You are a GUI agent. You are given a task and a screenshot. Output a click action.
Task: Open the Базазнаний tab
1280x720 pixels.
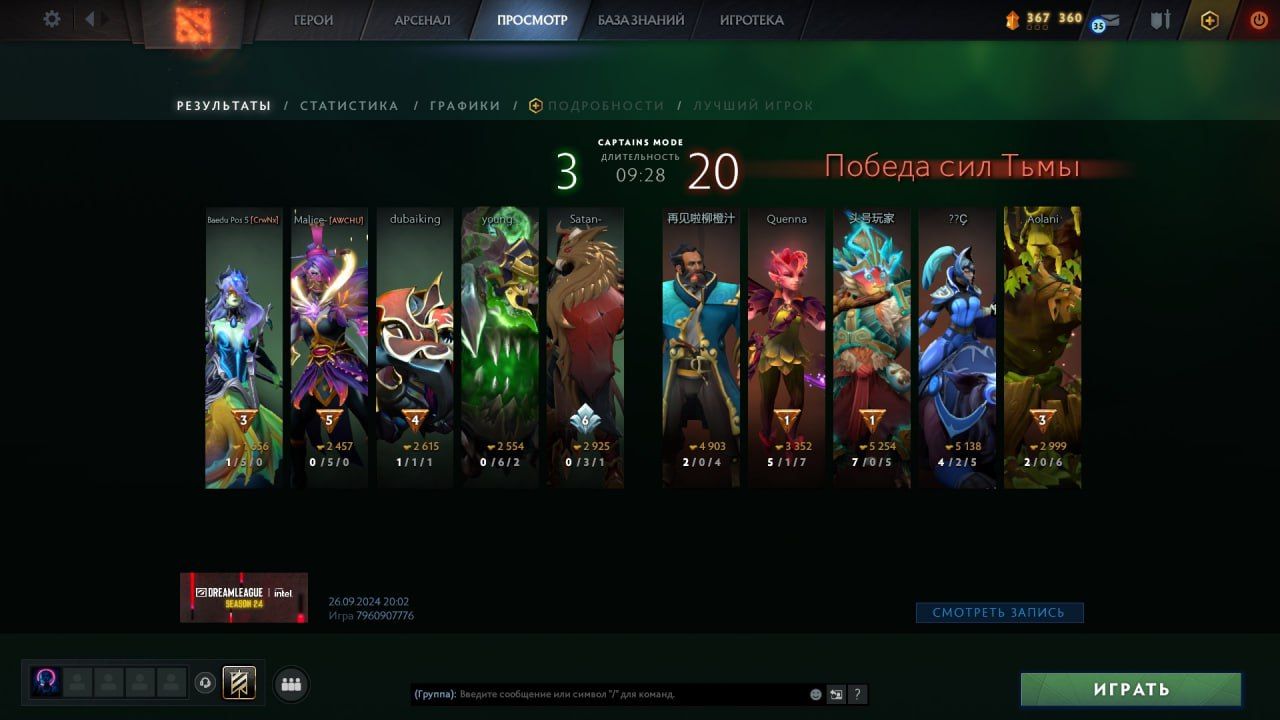click(x=641, y=20)
